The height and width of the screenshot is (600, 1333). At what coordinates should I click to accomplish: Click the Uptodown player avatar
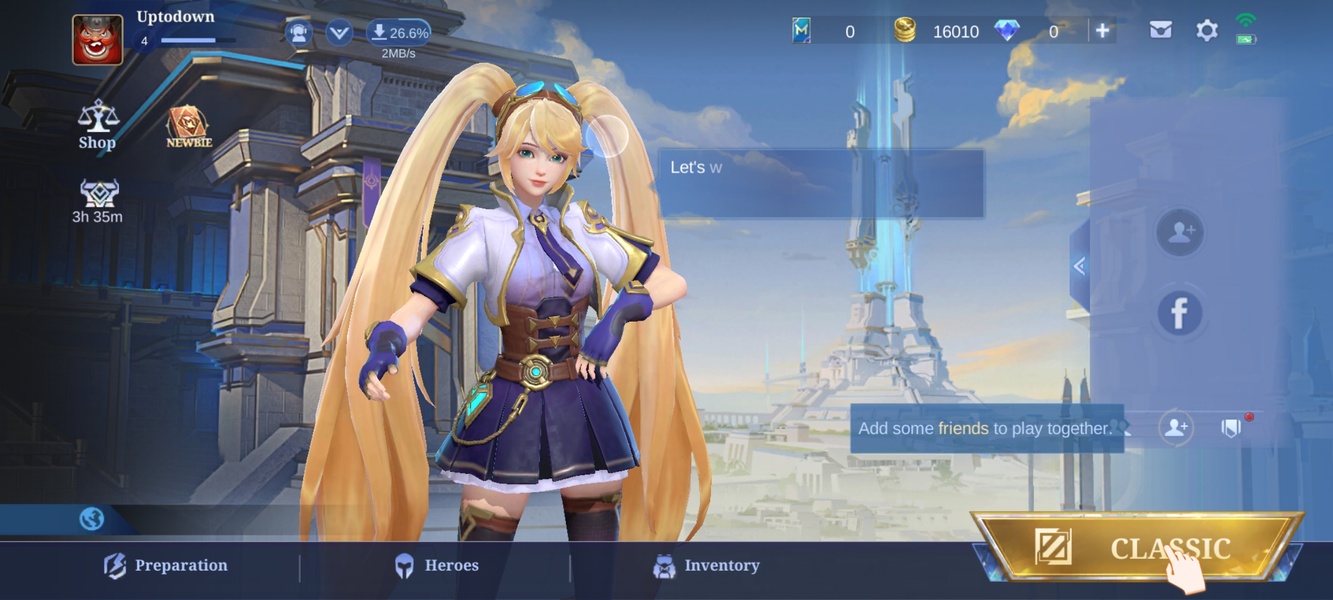[x=98, y=40]
